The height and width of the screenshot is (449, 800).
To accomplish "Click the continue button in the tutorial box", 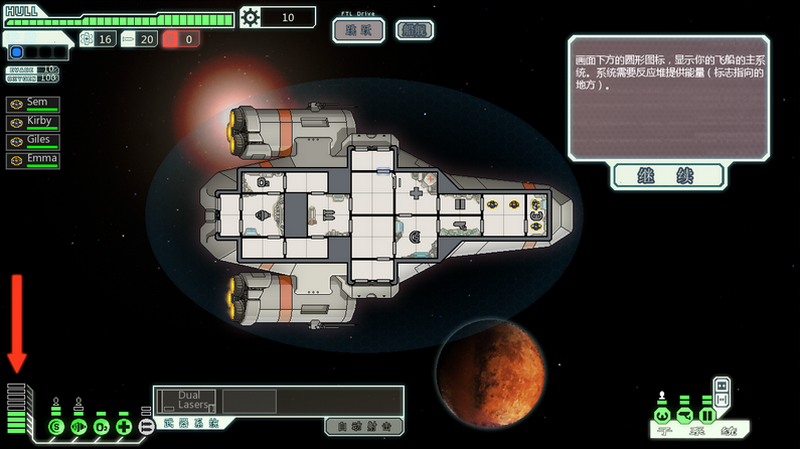I will [667, 177].
